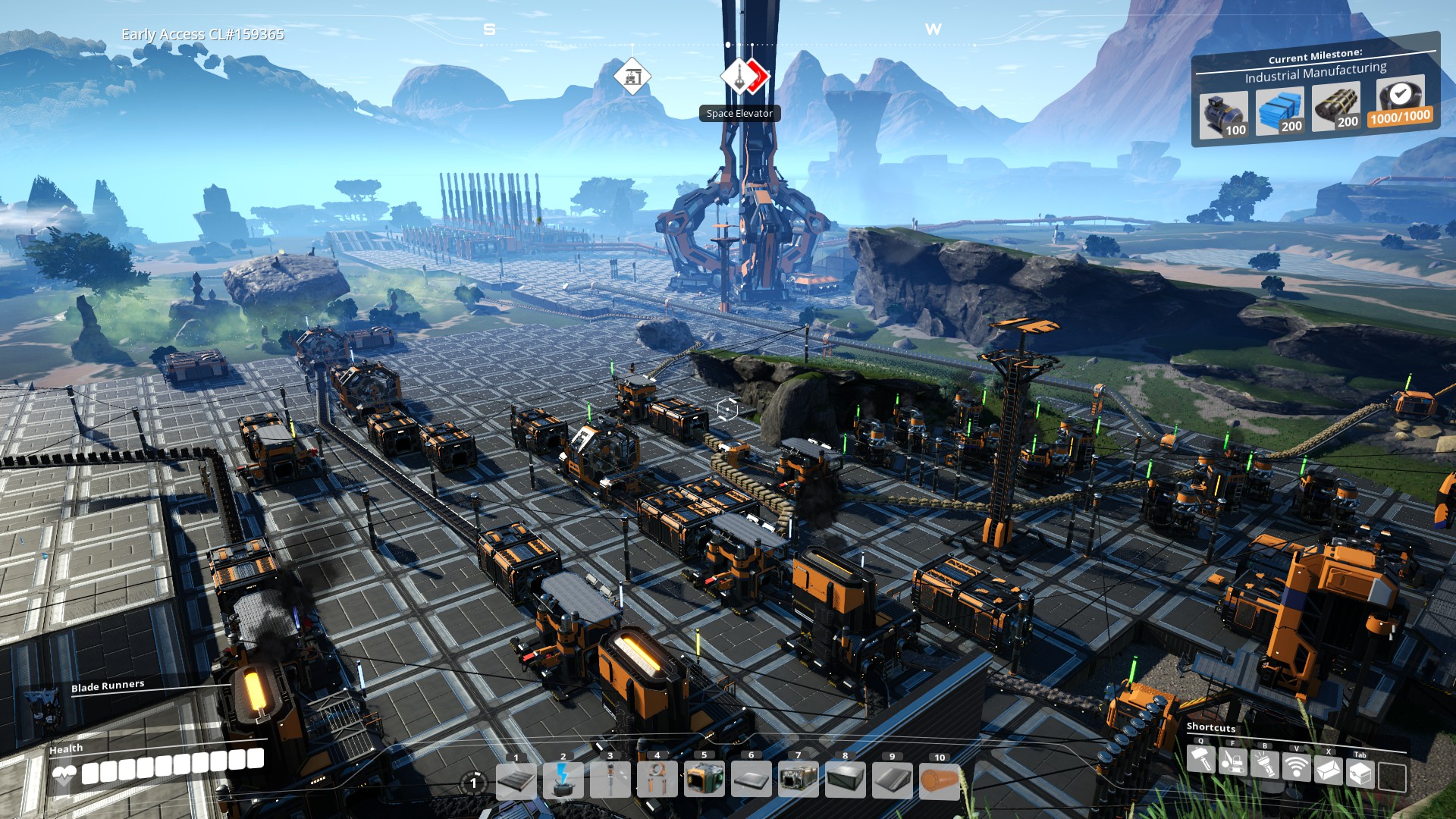The width and height of the screenshot is (1456, 819).
Task: Select the power pole hotbar slot
Action: click(x=610, y=780)
